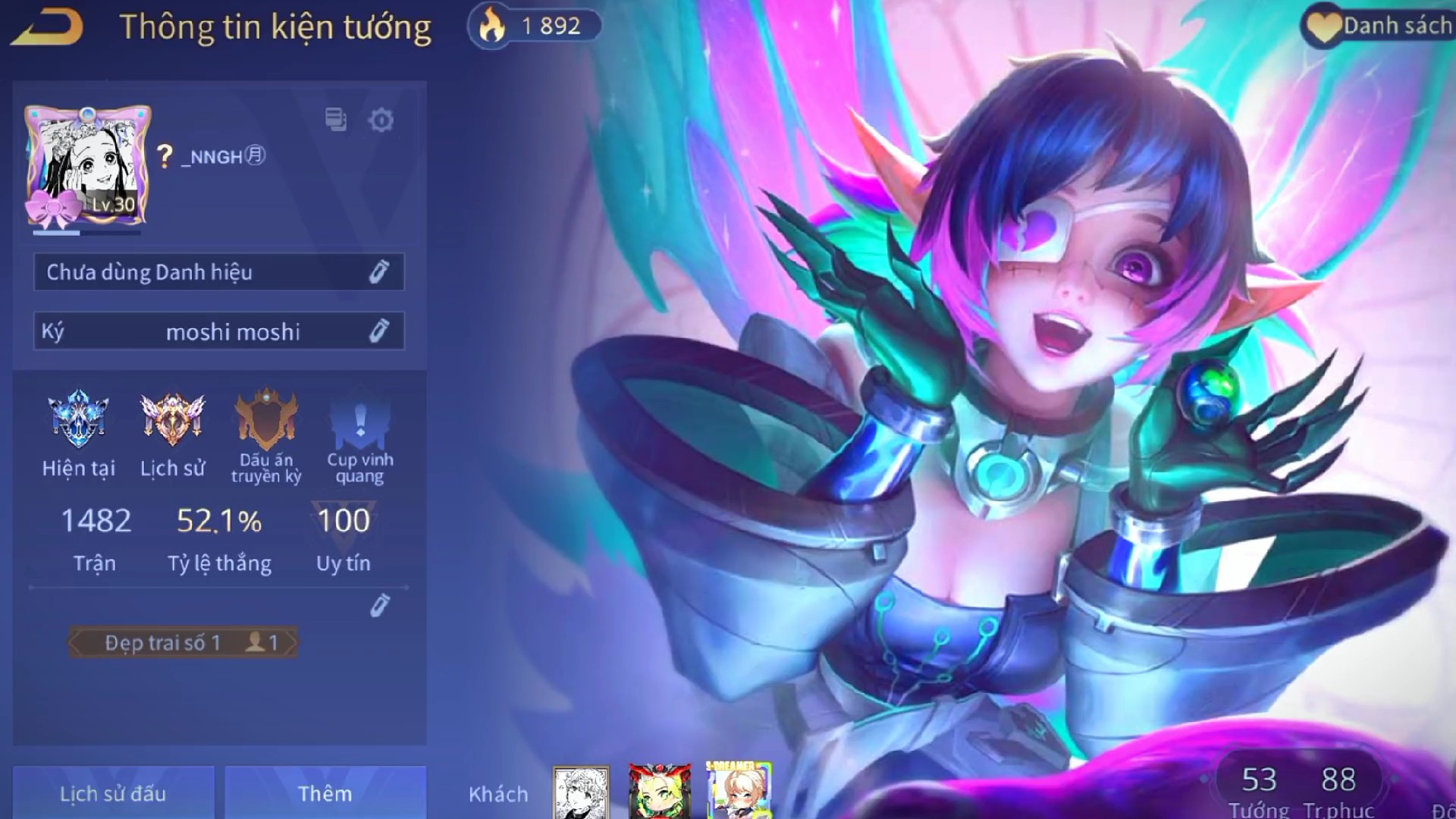Image resolution: width=1456 pixels, height=819 pixels.
Task: Select the black-and-white sketch visitor avatar
Action: tap(581, 792)
